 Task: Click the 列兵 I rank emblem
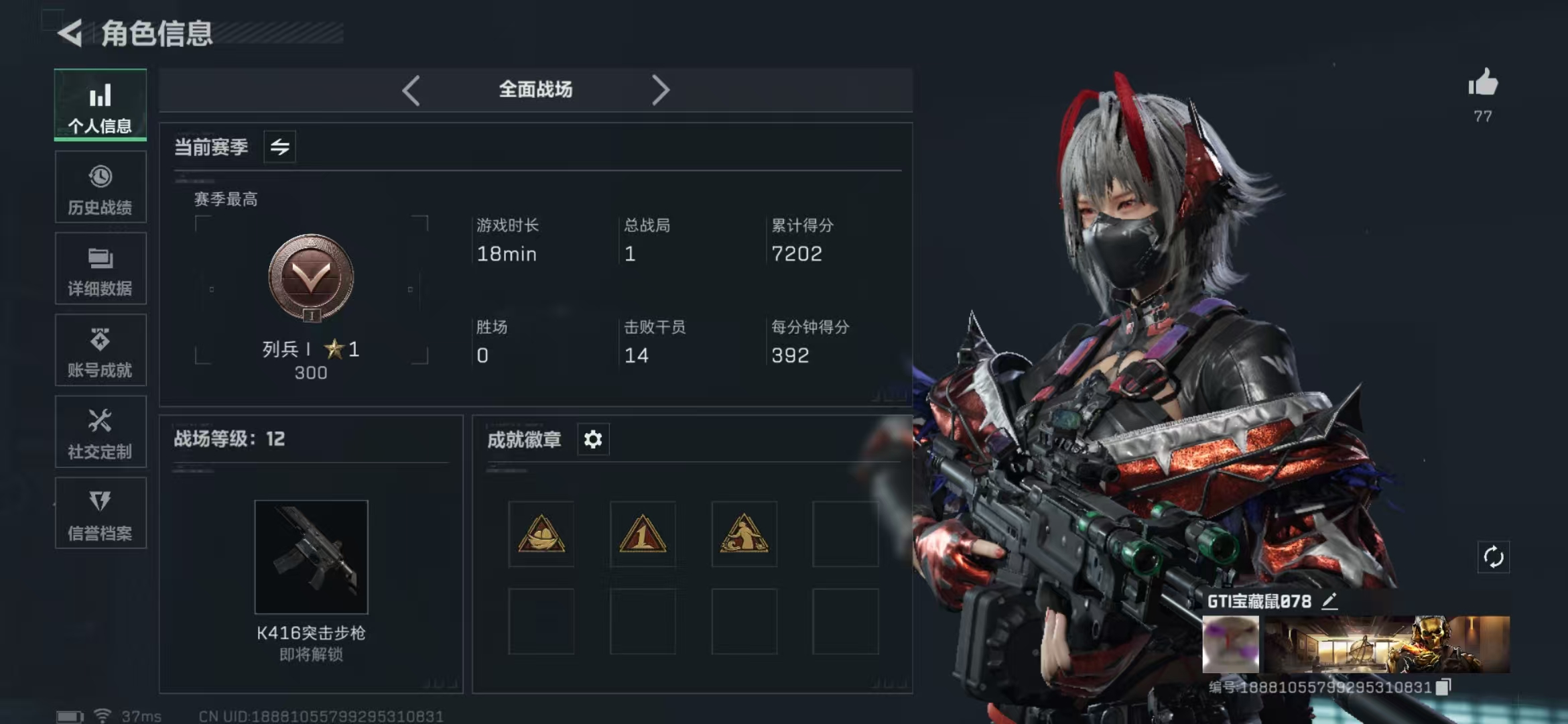pos(311,277)
